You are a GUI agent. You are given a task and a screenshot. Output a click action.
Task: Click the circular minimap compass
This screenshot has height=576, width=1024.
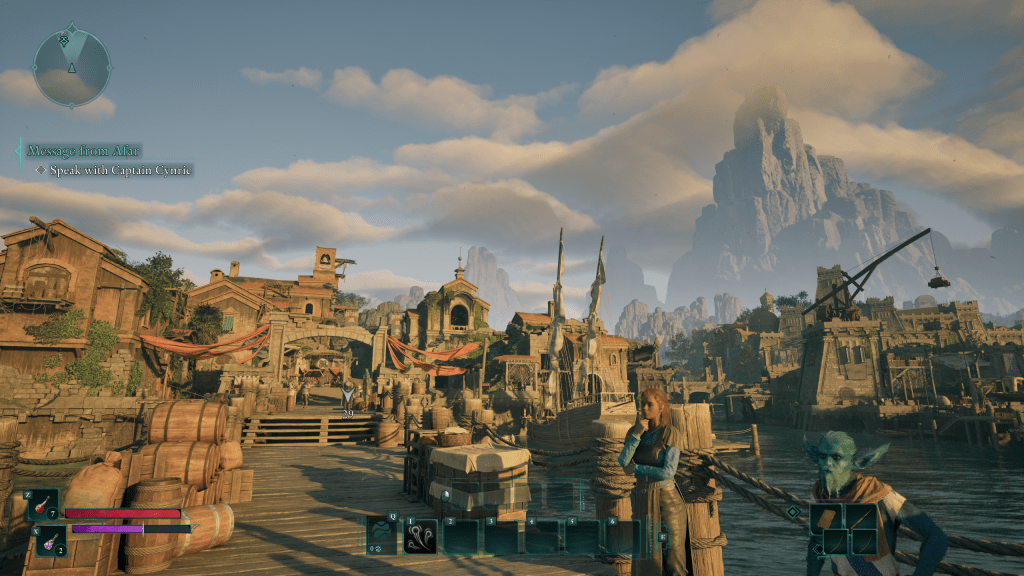tap(71, 67)
